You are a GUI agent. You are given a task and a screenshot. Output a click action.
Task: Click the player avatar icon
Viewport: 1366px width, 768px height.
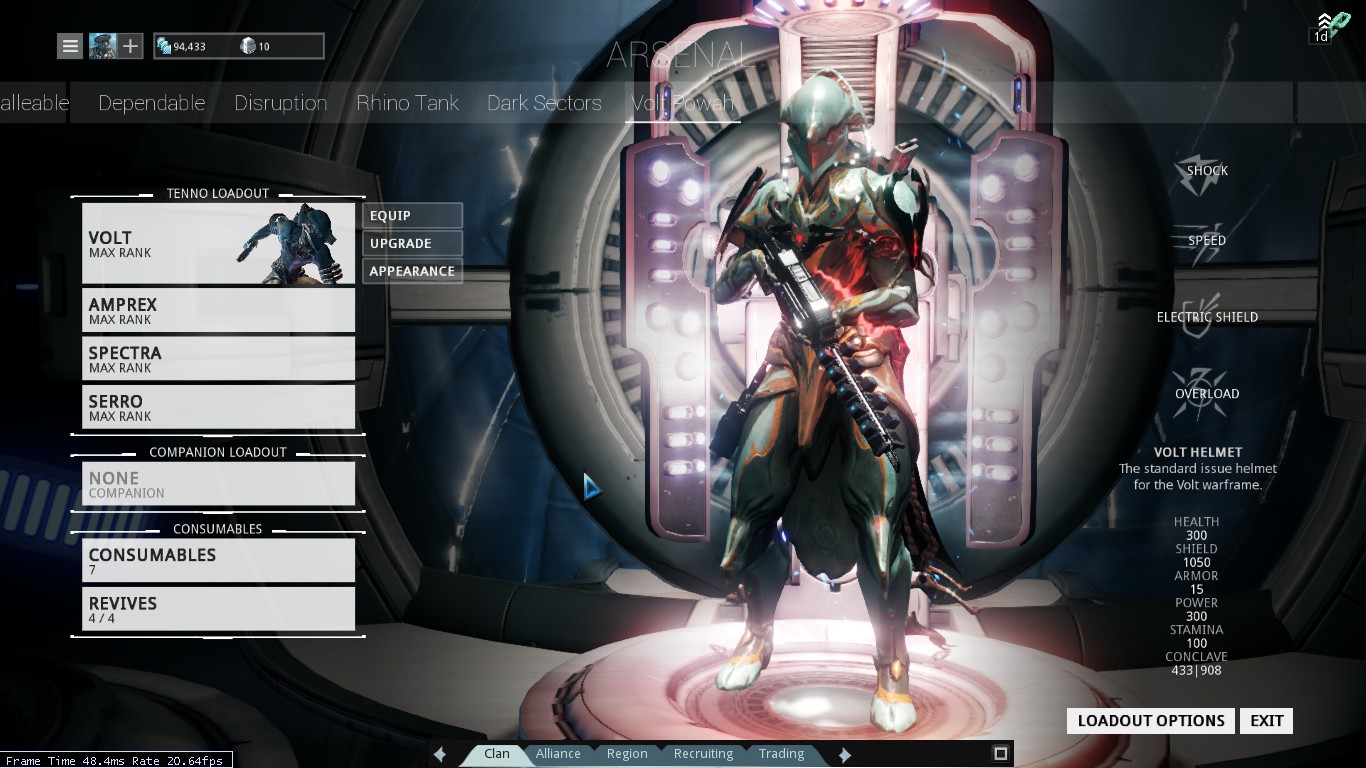[102, 46]
